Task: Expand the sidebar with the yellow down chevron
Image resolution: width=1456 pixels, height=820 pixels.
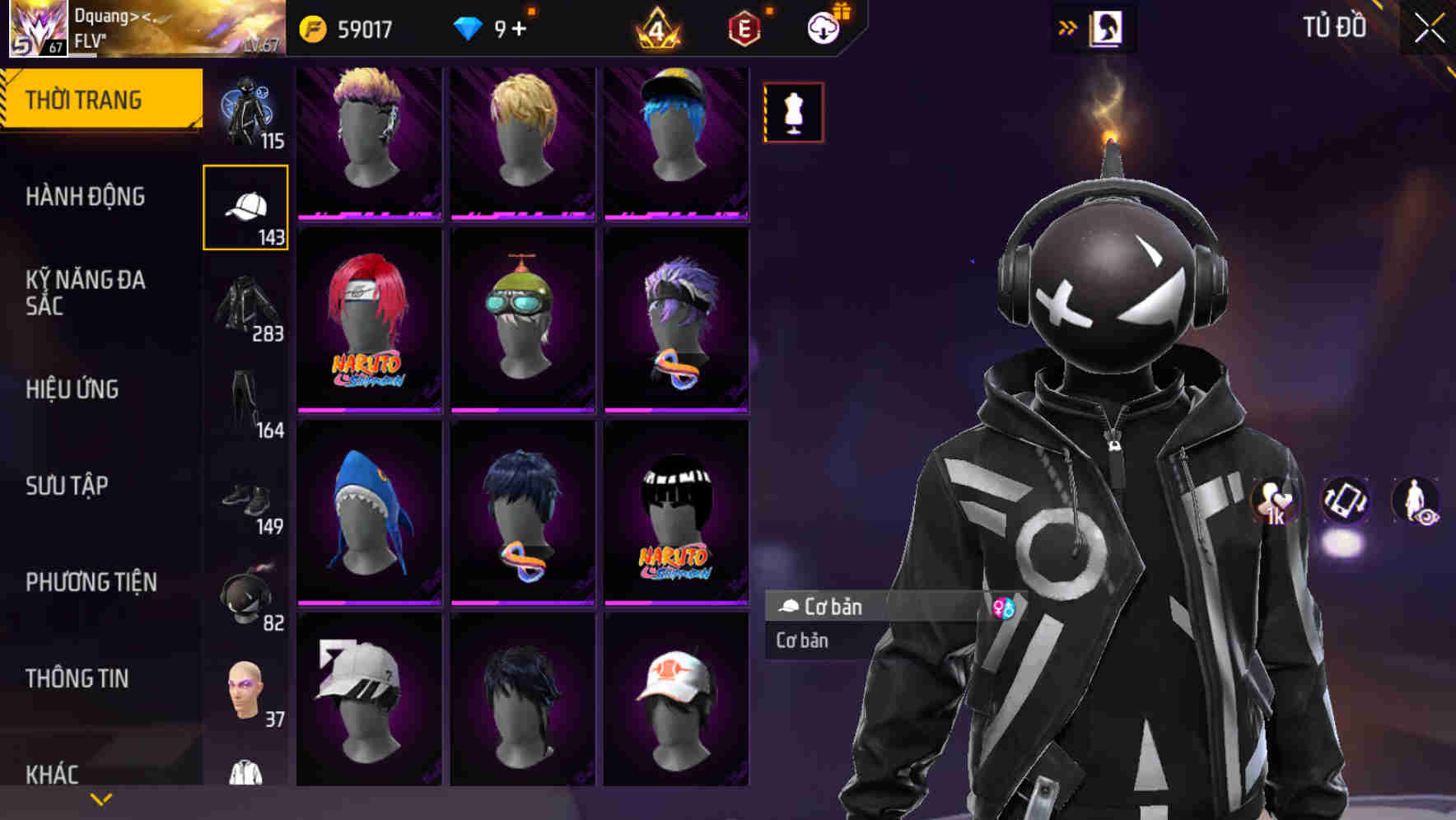Action: click(100, 798)
